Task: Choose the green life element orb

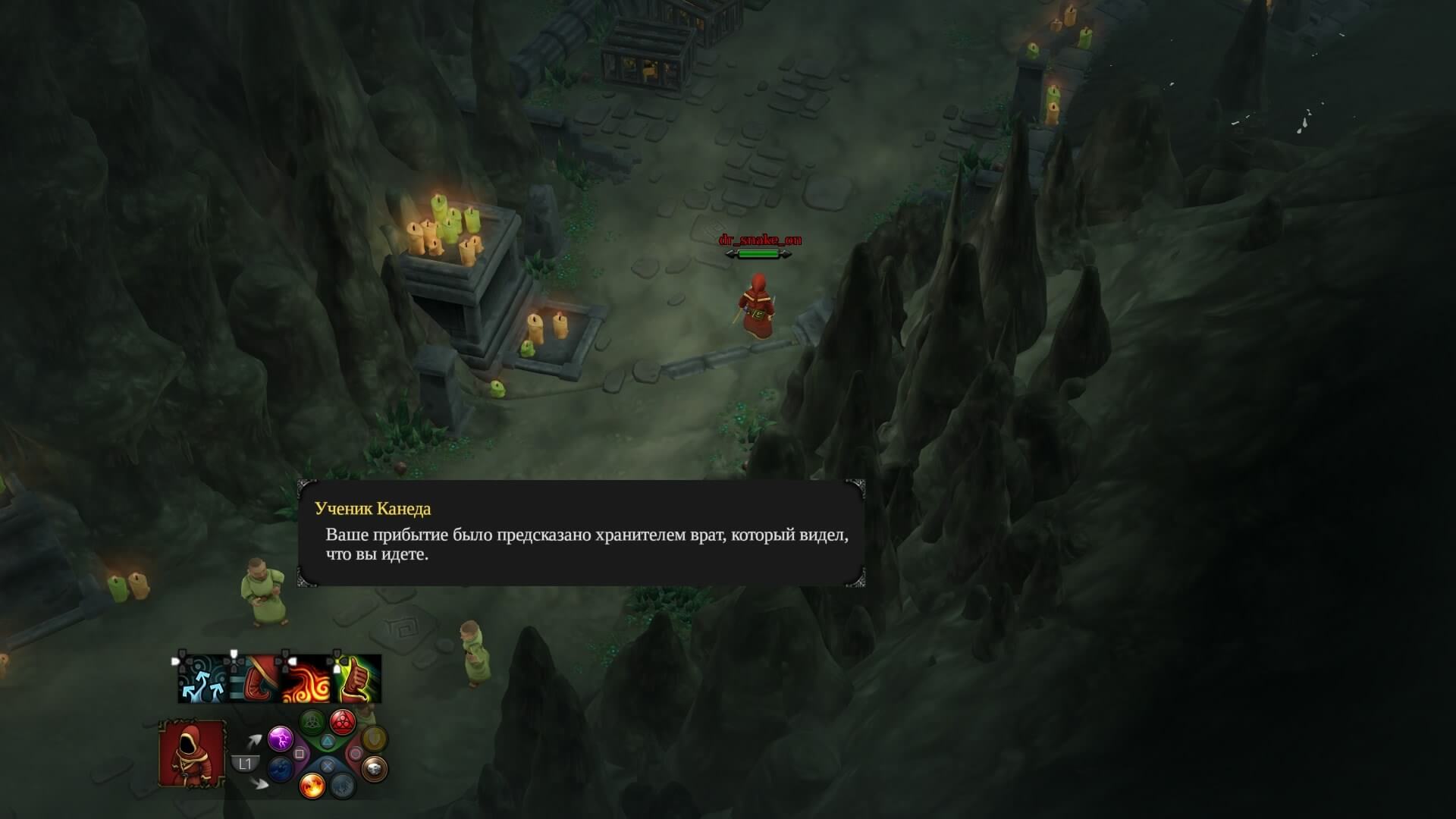Action: (312, 721)
